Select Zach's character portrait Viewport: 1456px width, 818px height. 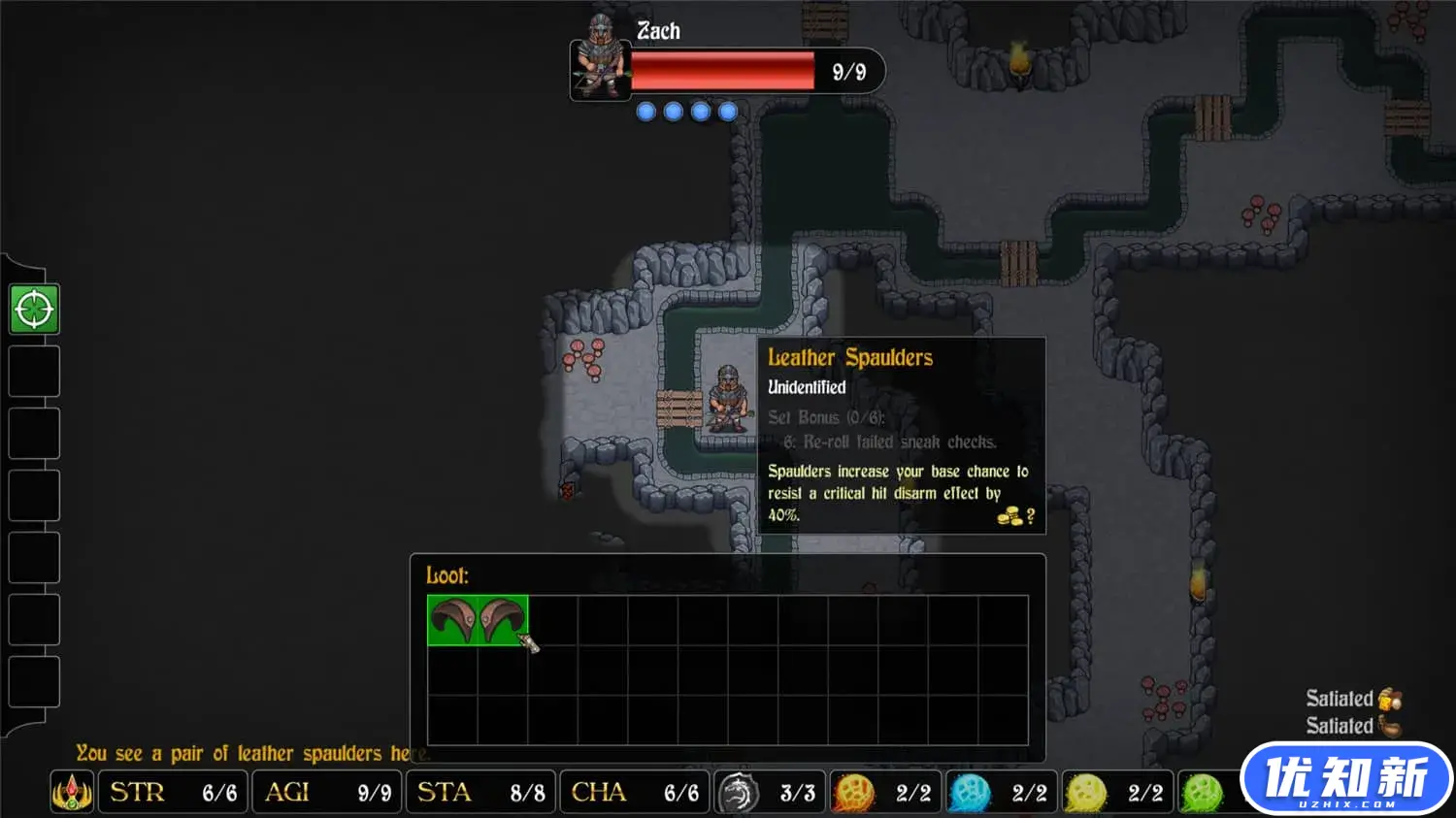600,58
